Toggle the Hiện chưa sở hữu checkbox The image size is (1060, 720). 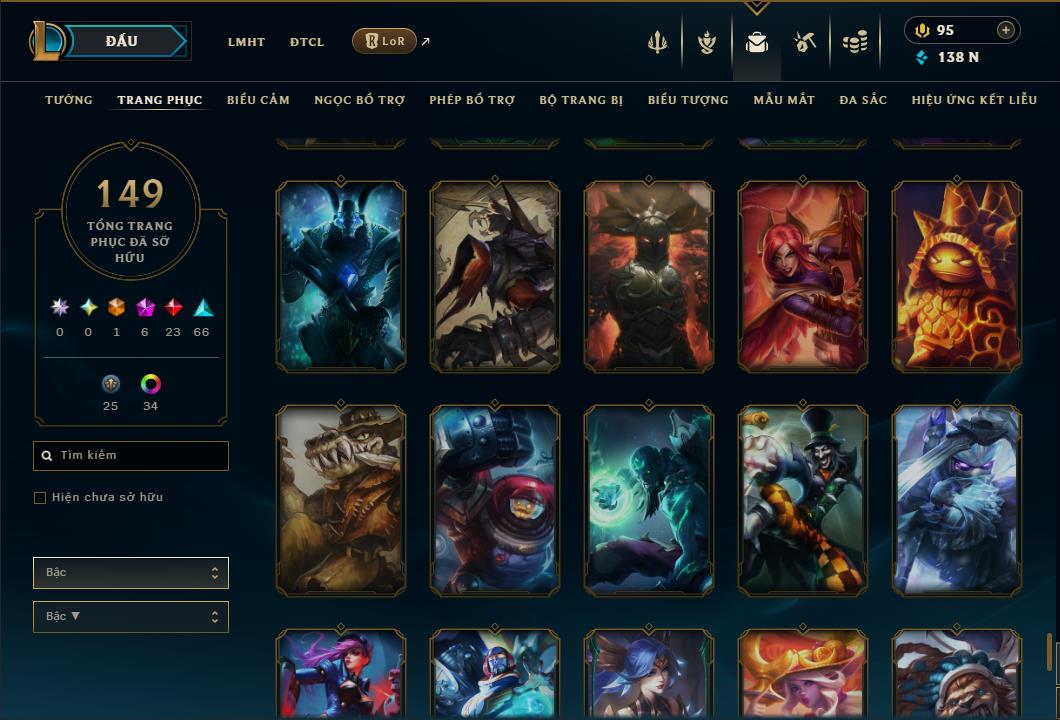click(x=40, y=498)
